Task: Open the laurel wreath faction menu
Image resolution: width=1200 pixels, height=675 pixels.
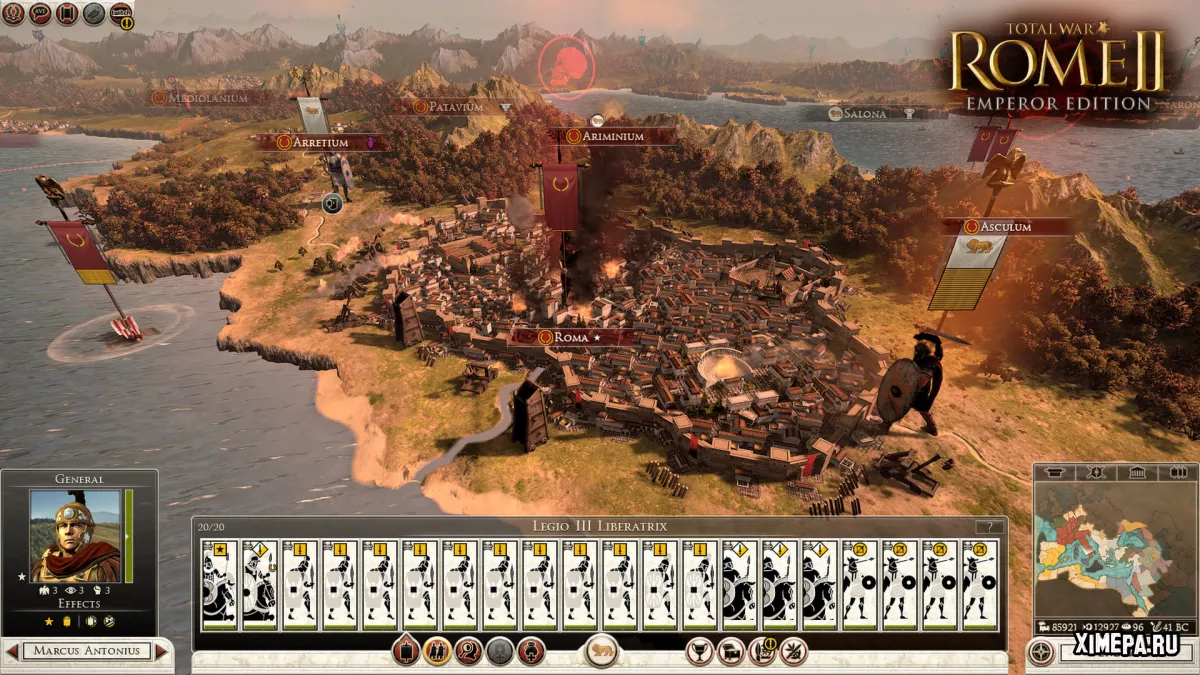Action: pyautogui.click(x=13, y=14)
